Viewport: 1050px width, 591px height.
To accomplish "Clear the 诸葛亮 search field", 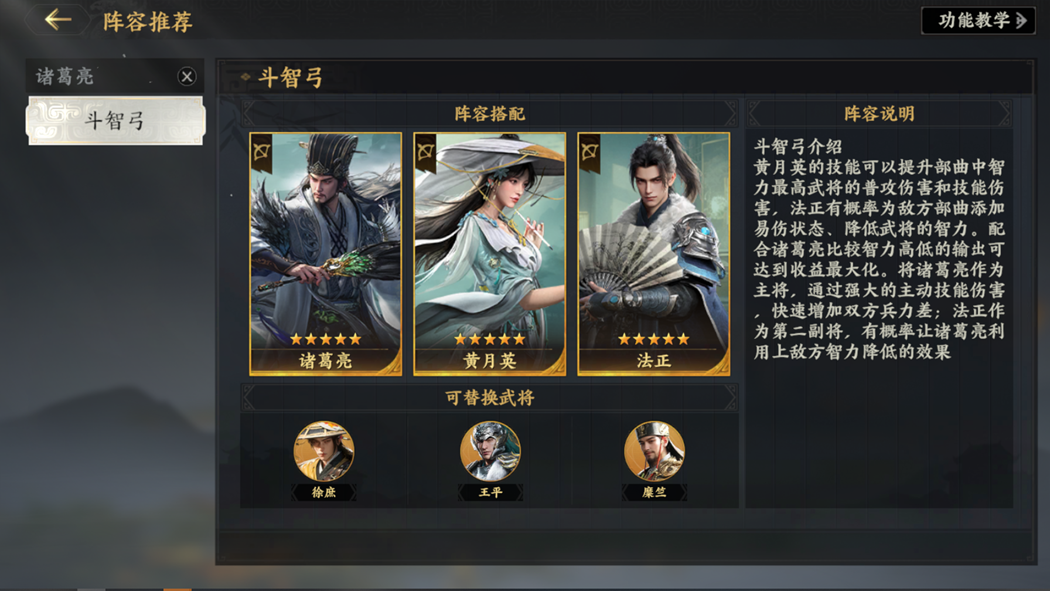I will tap(187, 76).
